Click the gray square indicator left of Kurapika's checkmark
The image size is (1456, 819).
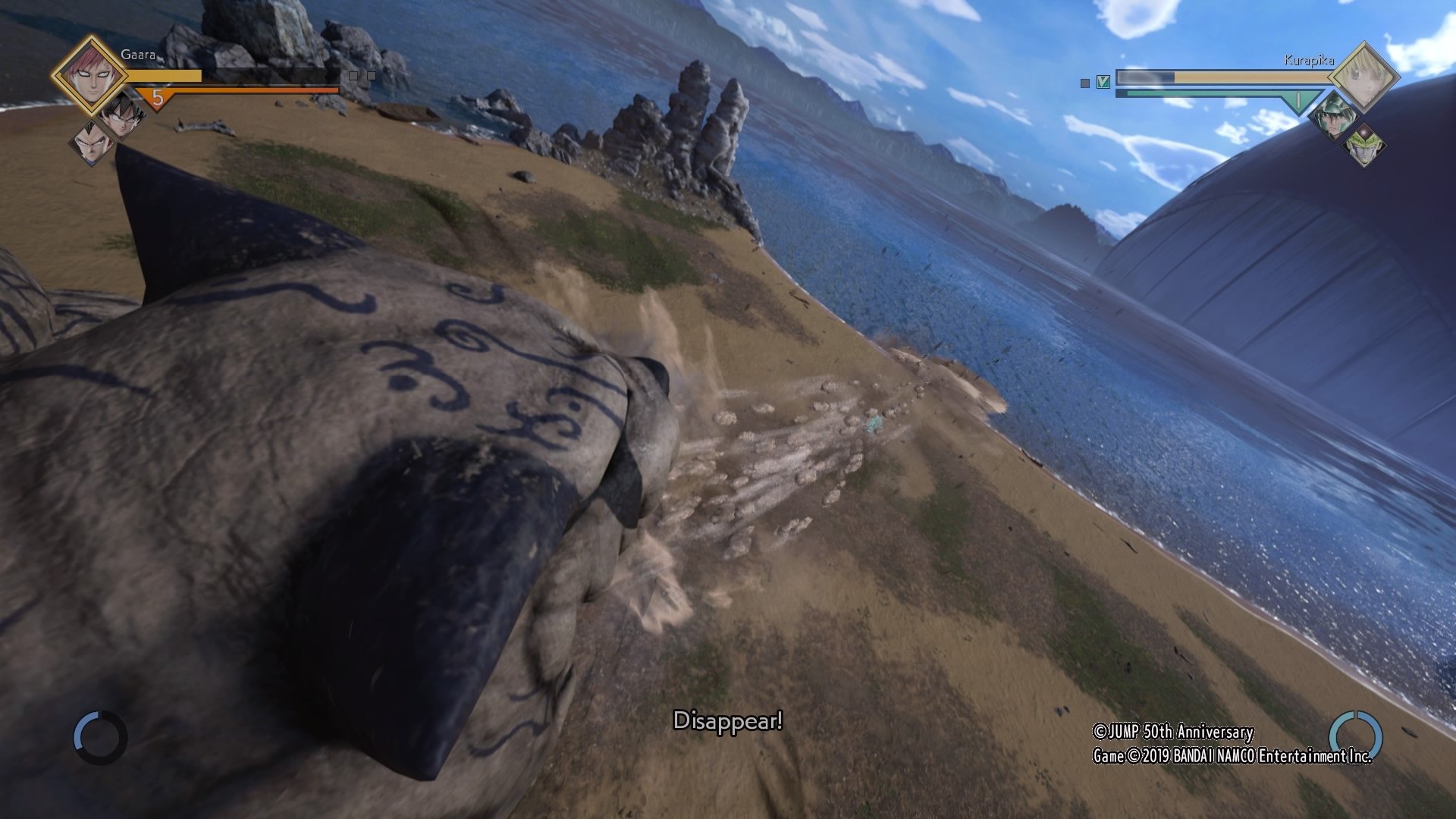click(1084, 83)
